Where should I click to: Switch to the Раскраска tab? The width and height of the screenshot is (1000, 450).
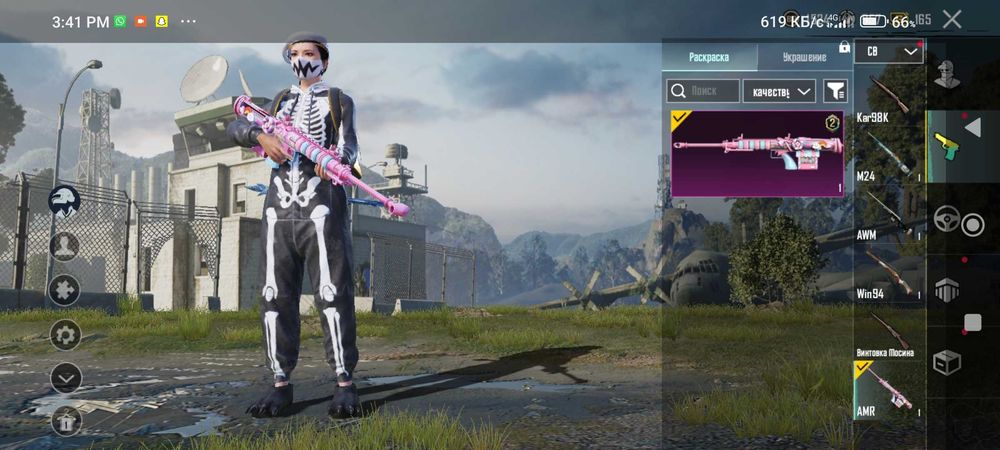pos(709,57)
